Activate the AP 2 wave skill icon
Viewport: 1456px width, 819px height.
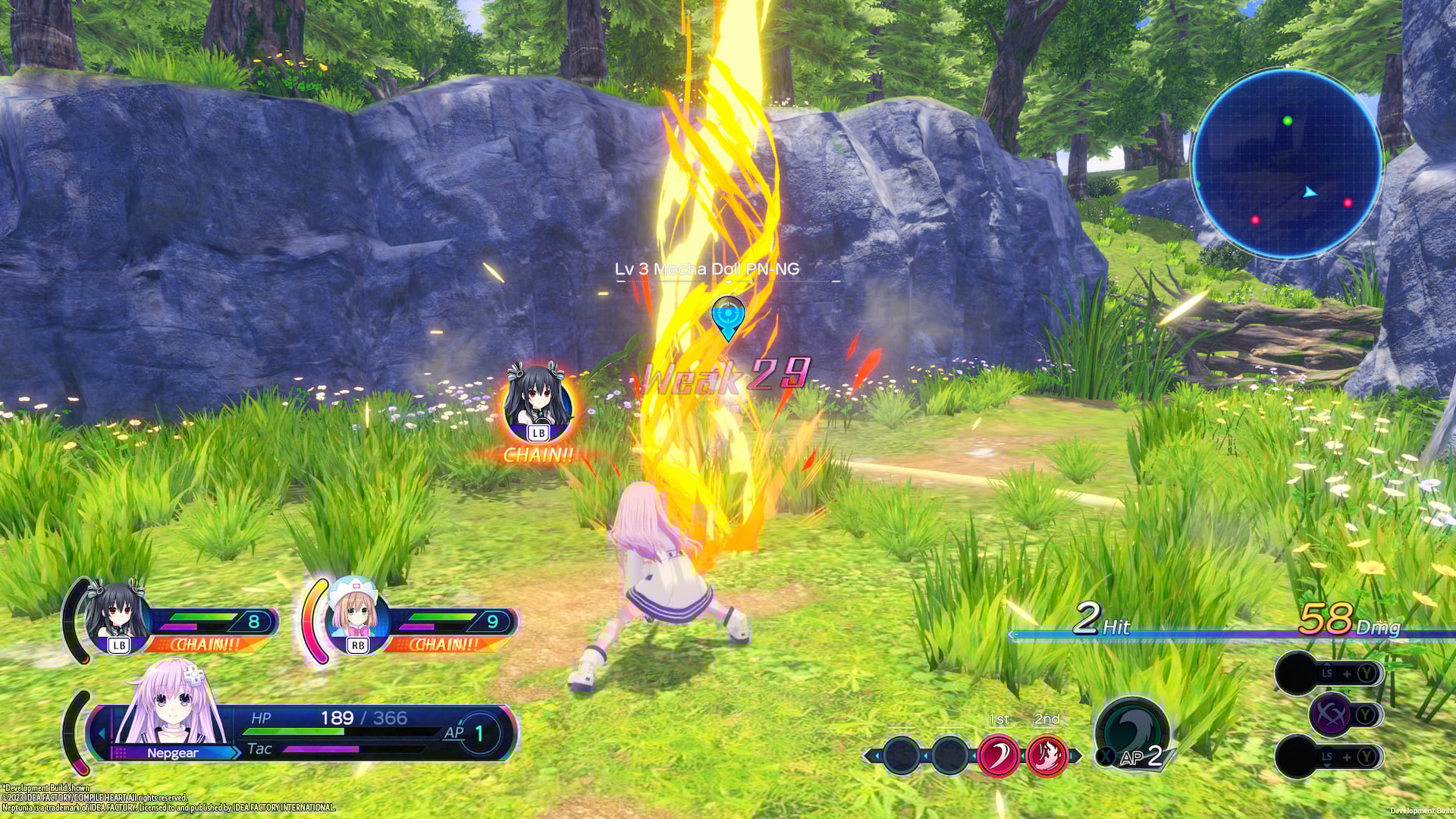[1131, 732]
